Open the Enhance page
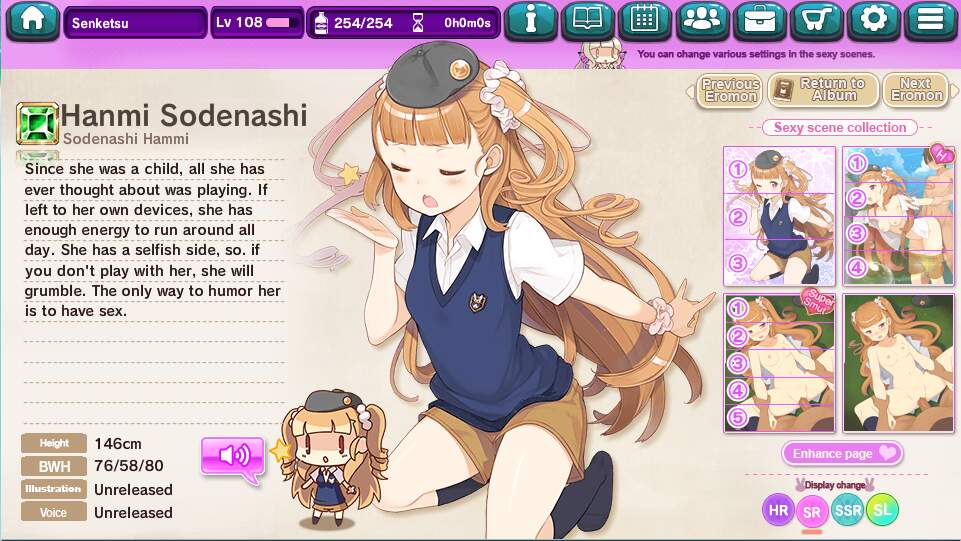 click(x=842, y=453)
